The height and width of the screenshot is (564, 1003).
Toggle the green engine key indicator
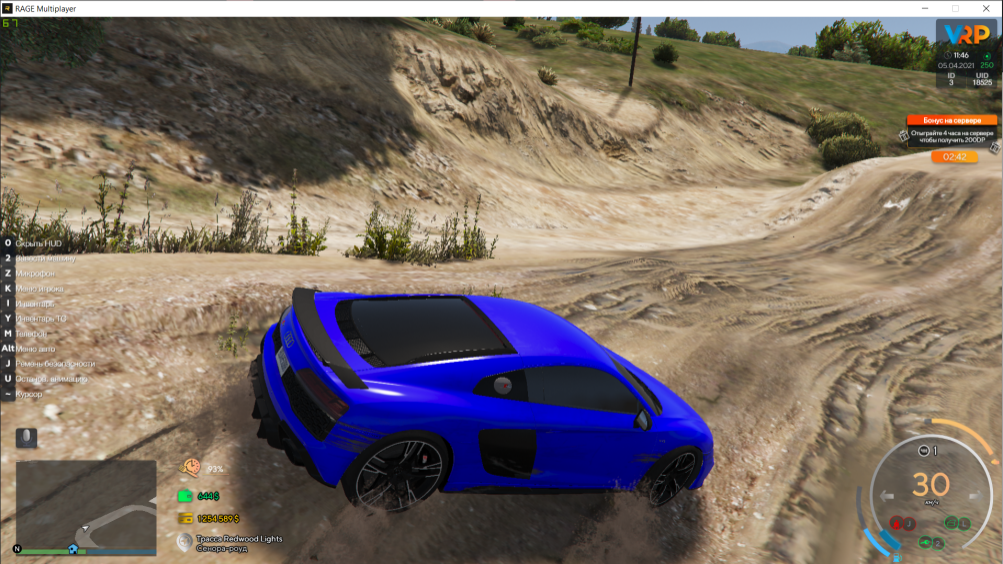tap(925, 542)
